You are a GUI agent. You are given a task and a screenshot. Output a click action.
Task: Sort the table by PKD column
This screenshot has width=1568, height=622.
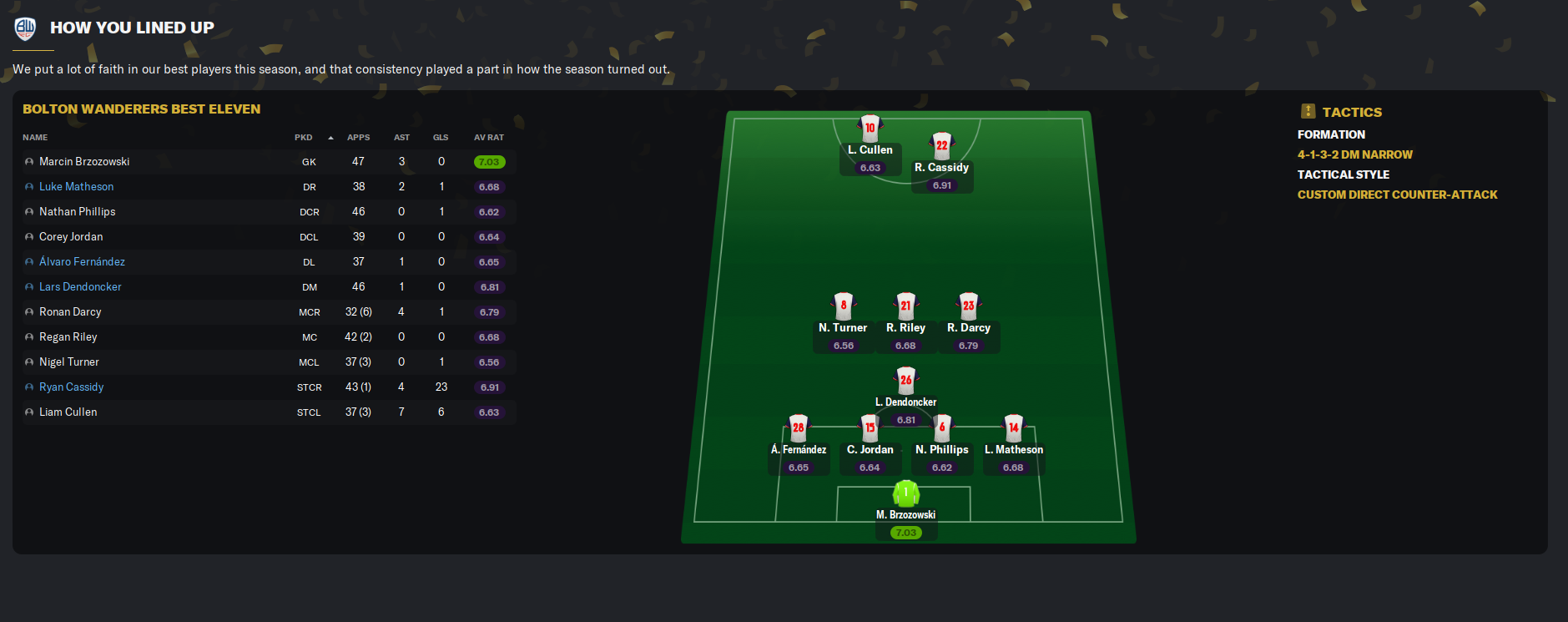tap(304, 138)
